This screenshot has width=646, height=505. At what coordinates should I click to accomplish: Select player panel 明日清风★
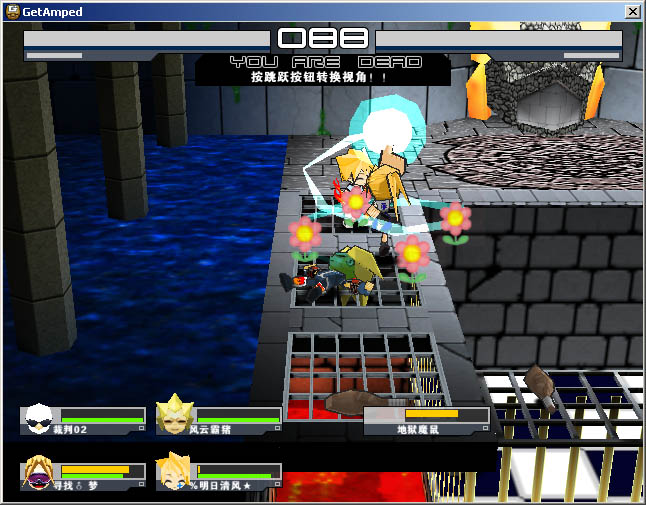pyautogui.click(x=219, y=475)
